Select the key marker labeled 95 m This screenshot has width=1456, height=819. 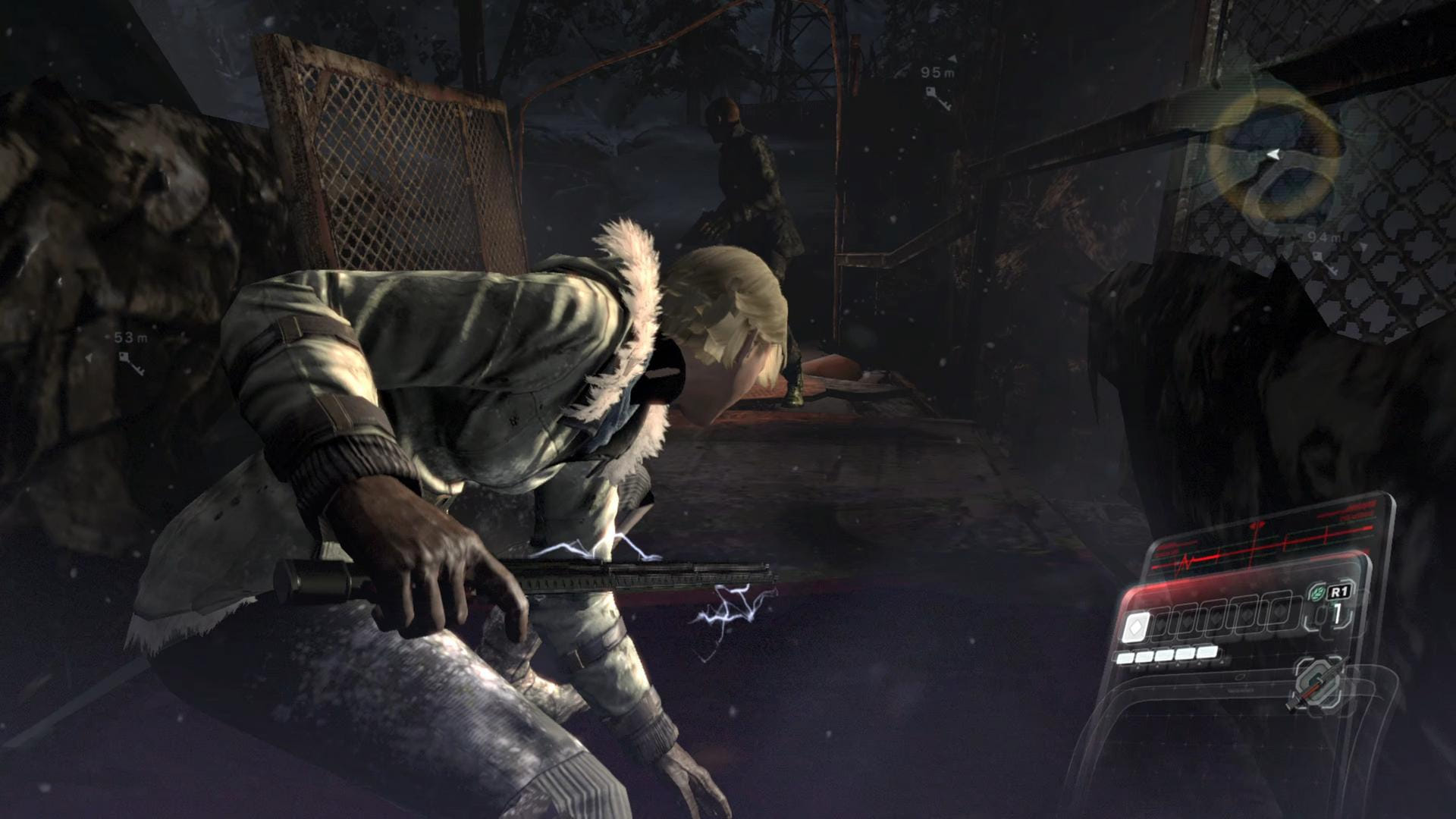point(937,97)
